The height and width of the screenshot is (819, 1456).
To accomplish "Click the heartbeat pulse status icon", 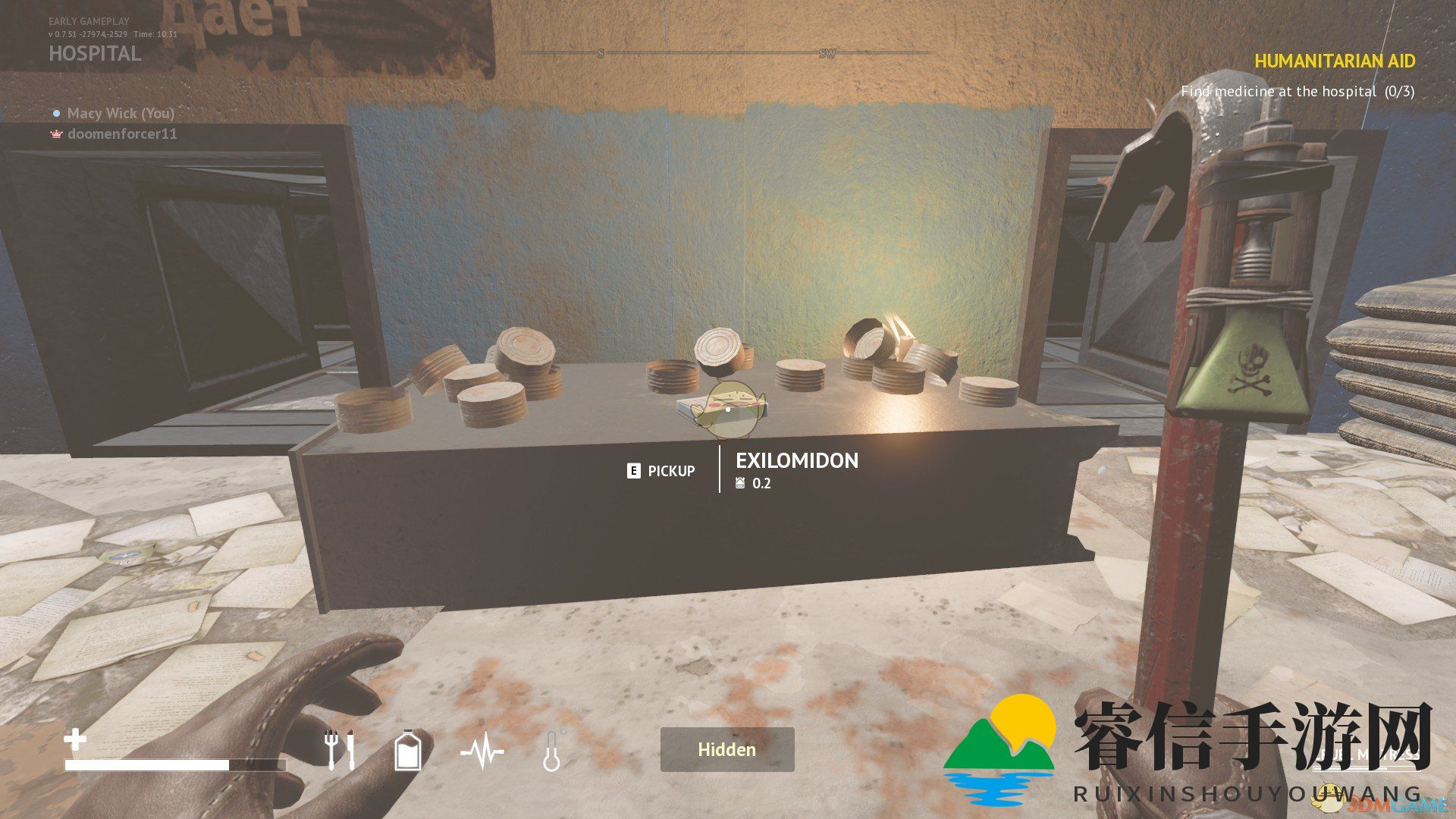I will [x=482, y=752].
